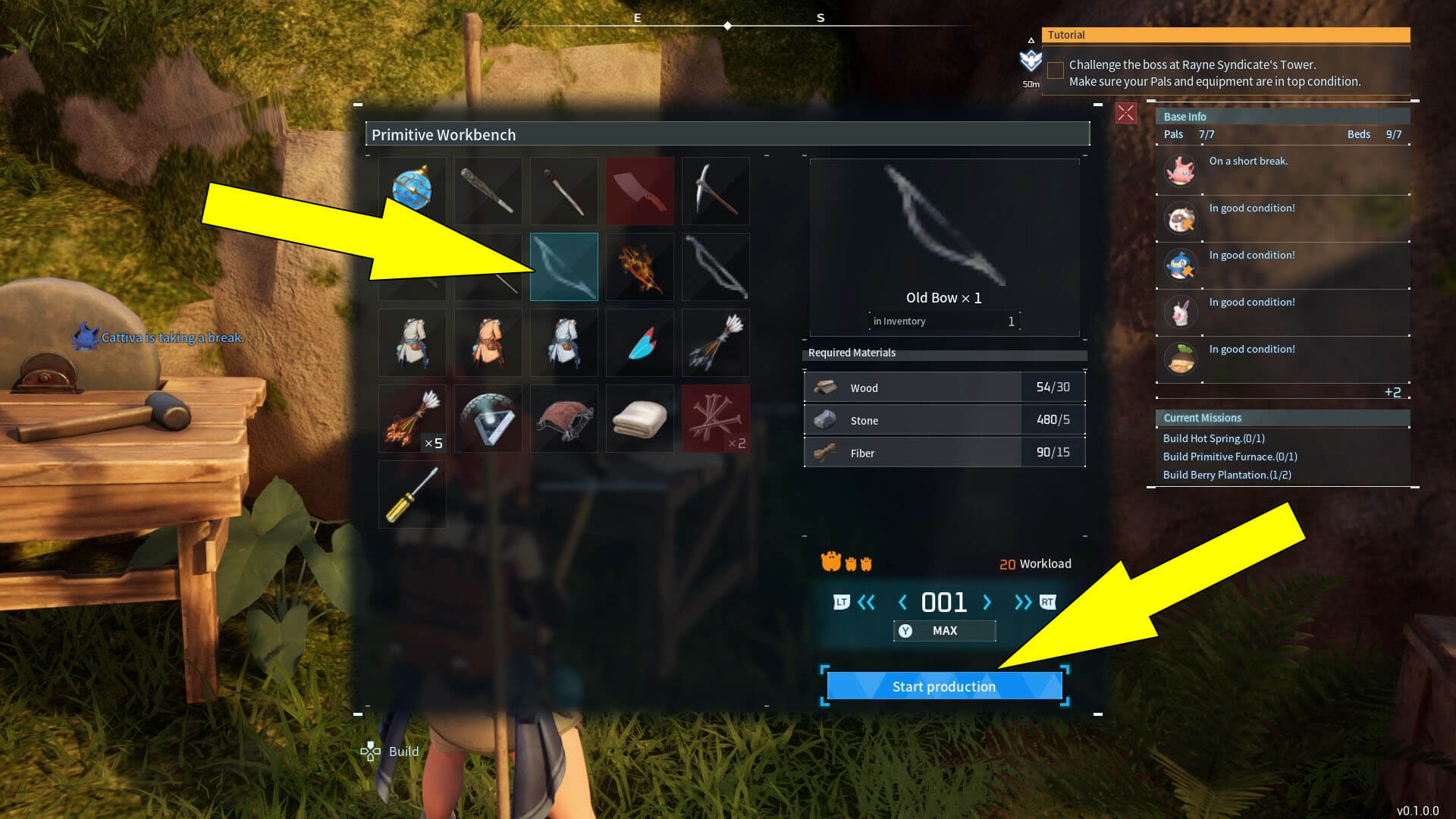Set crafting quantity to MAX
The width and height of the screenshot is (1456, 819).
click(944, 630)
